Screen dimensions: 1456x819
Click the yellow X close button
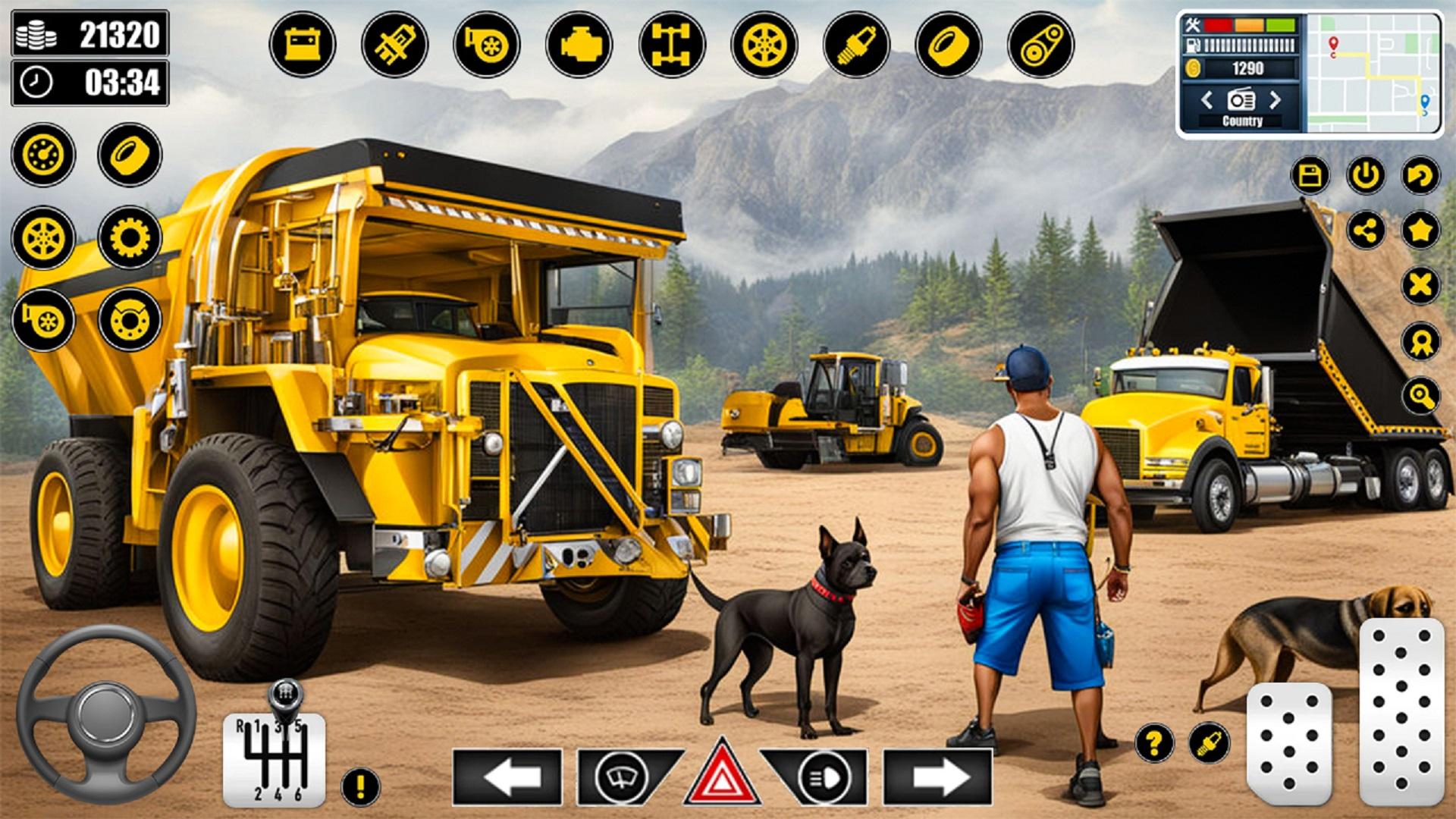pyautogui.click(x=1420, y=286)
